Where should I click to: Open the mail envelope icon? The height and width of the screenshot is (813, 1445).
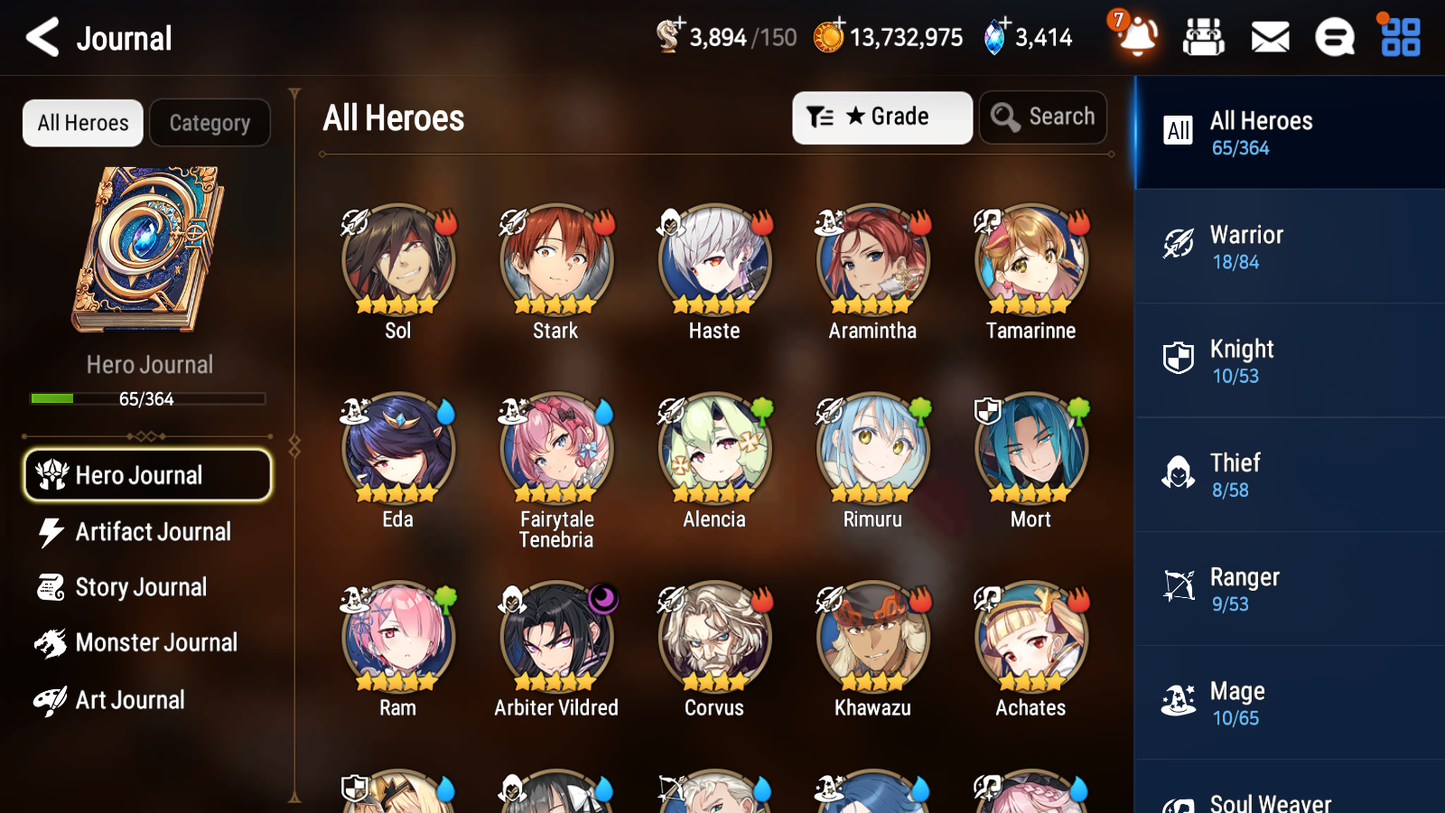1269,36
